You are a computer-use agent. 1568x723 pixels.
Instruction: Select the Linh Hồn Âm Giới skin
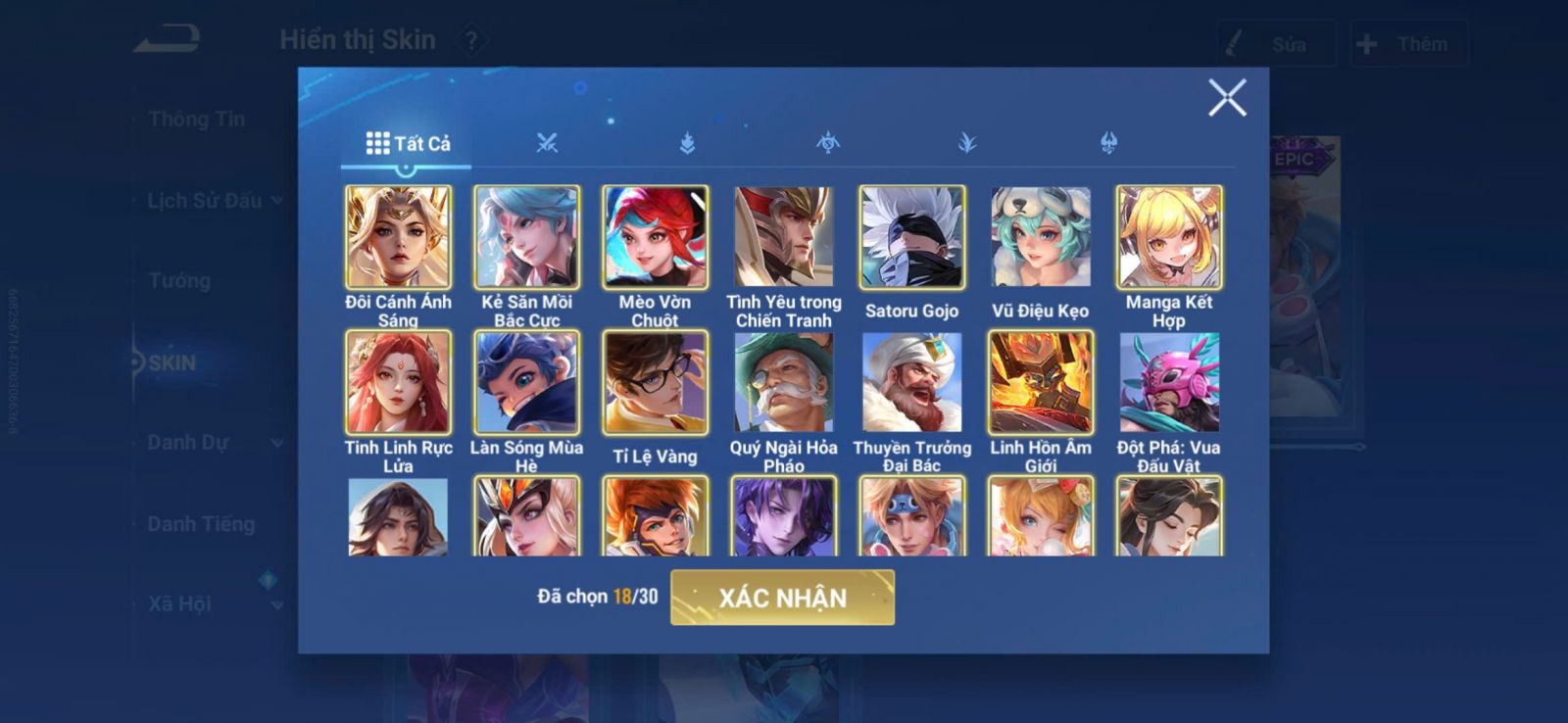click(x=1040, y=382)
